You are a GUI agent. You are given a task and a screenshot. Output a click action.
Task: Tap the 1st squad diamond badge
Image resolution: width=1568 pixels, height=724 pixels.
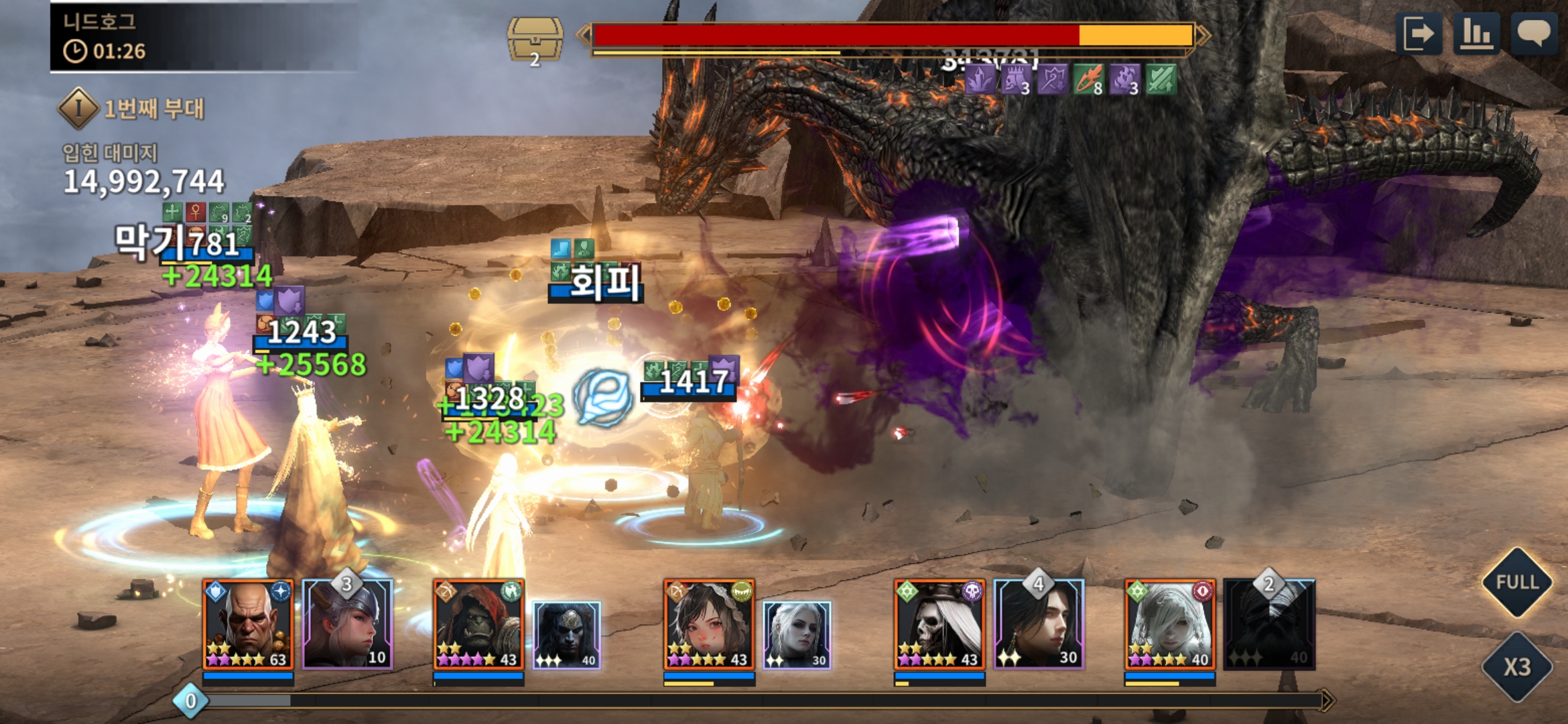[x=78, y=108]
